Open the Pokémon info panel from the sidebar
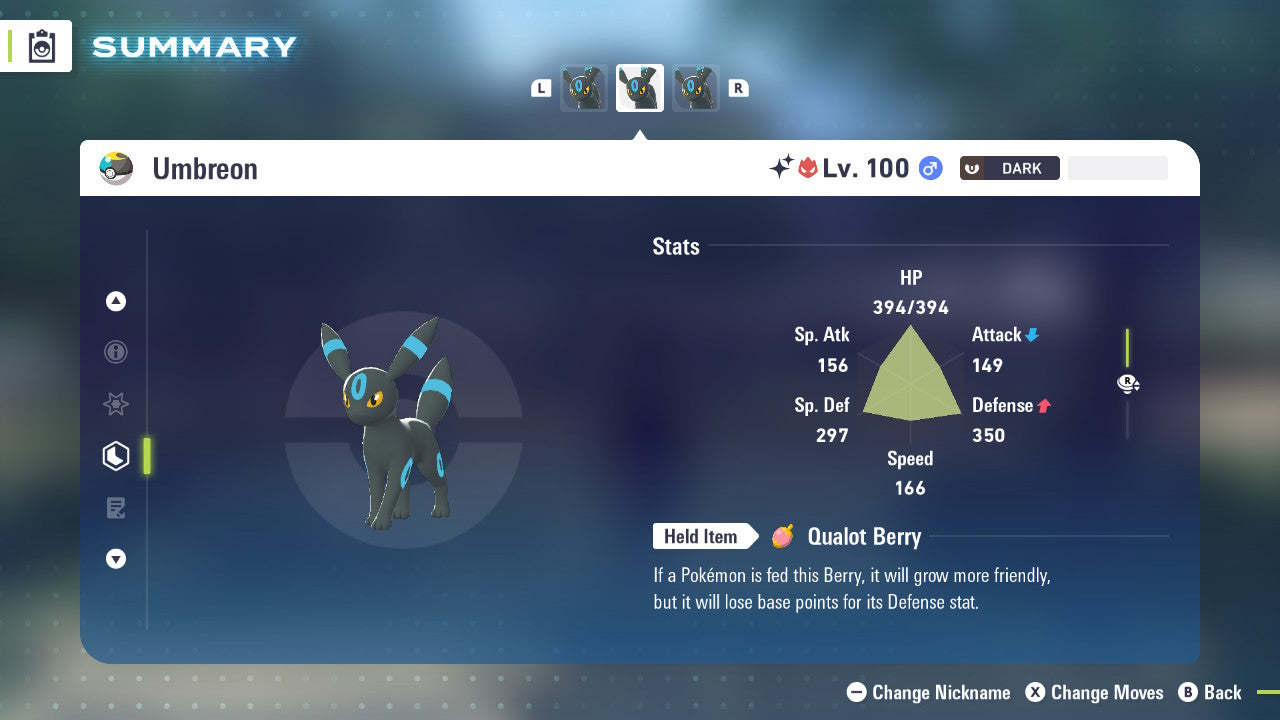 point(116,352)
